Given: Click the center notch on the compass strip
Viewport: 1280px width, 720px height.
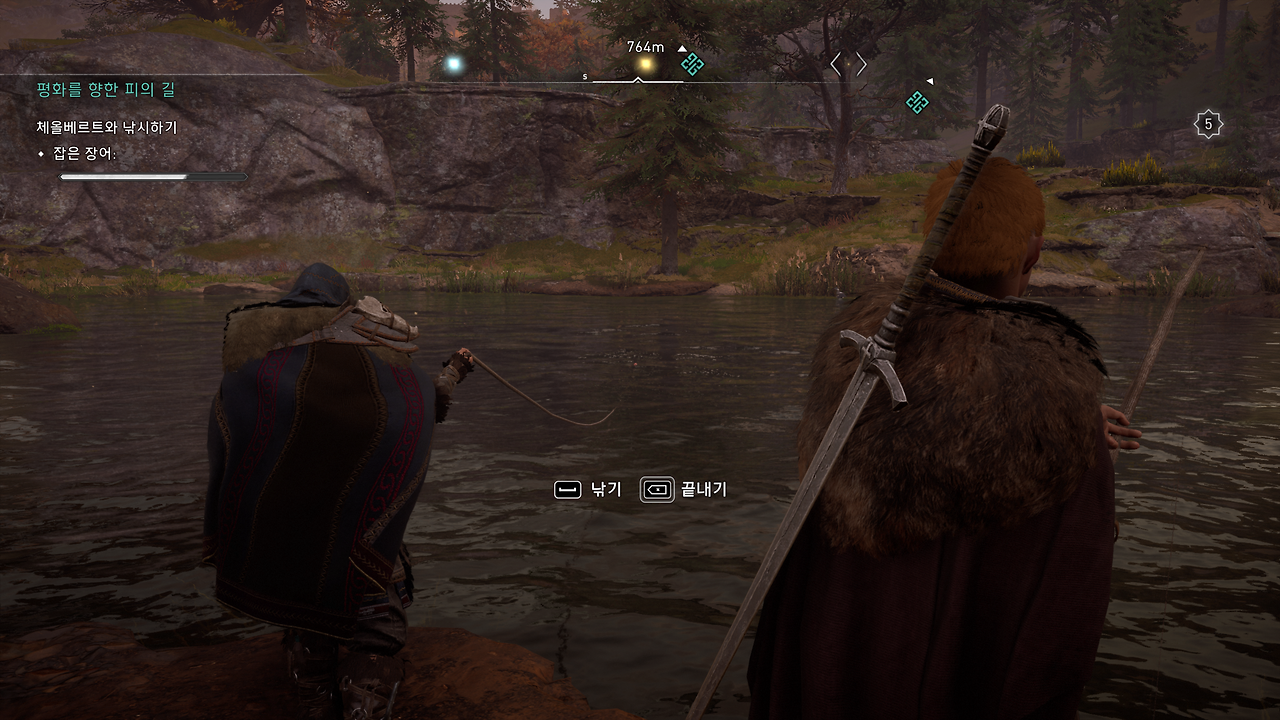Looking at the screenshot, I should coord(637,79).
